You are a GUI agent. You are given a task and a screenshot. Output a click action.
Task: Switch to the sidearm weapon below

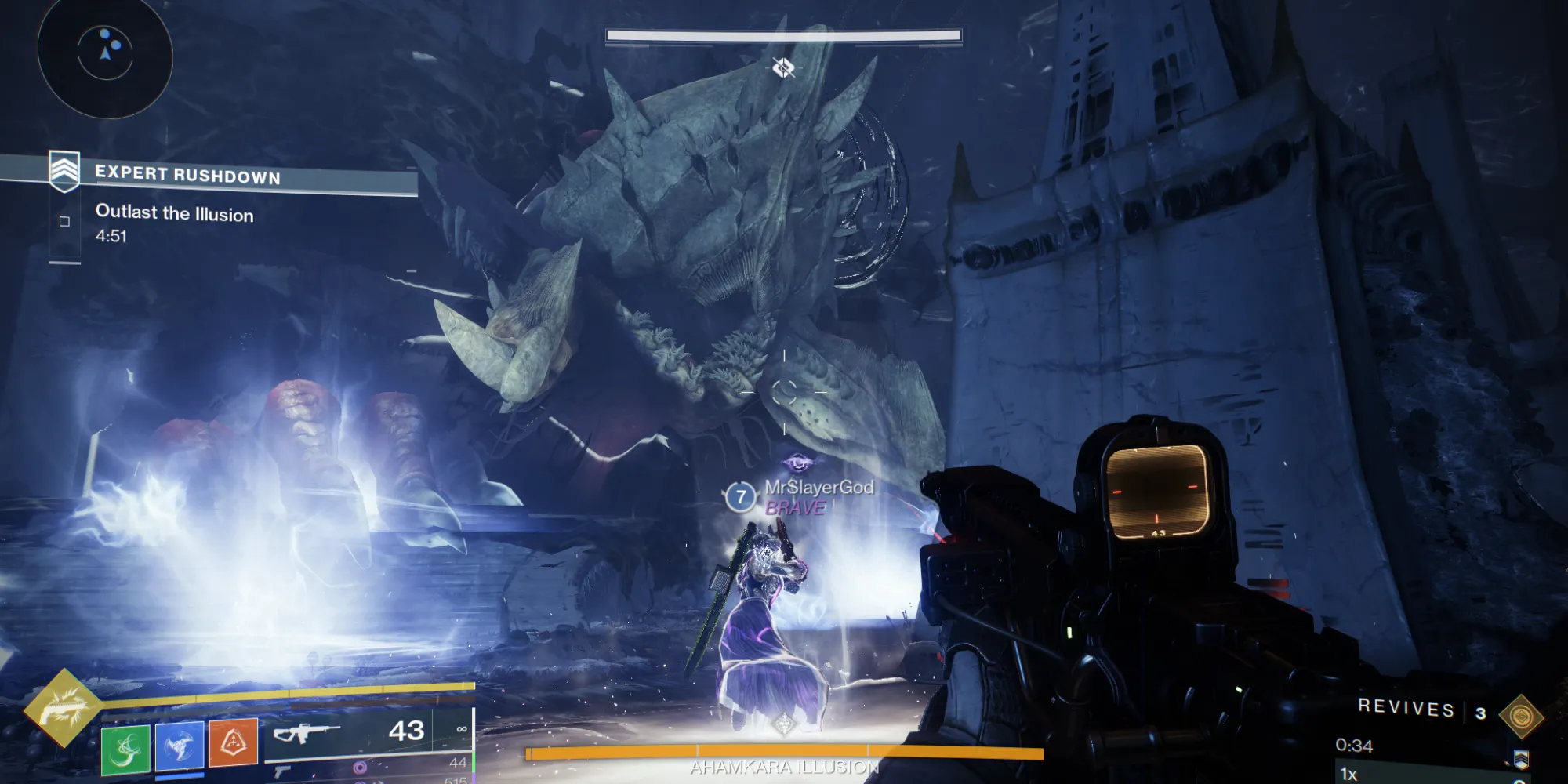point(283,771)
